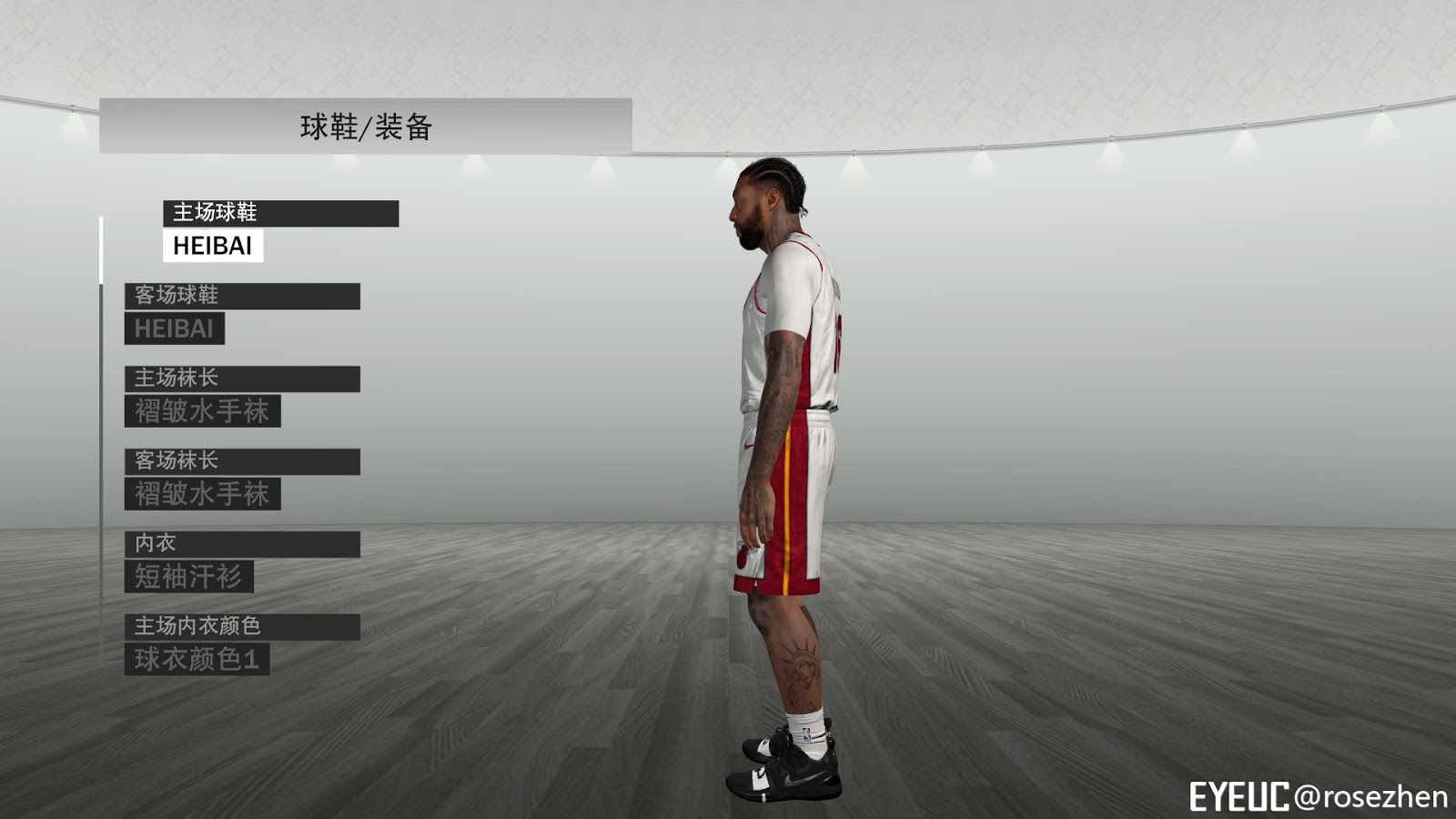Screen dimensions: 1456x819
Task: Select the 褶皱水手袜 home sock value
Action: coord(204,411)
